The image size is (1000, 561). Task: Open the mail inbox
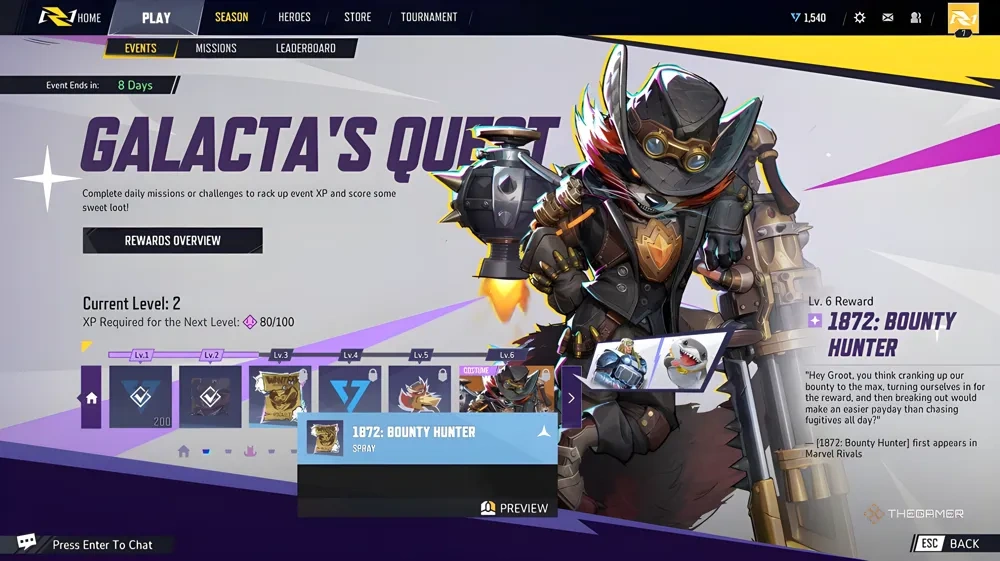click(x=887, y=18)
